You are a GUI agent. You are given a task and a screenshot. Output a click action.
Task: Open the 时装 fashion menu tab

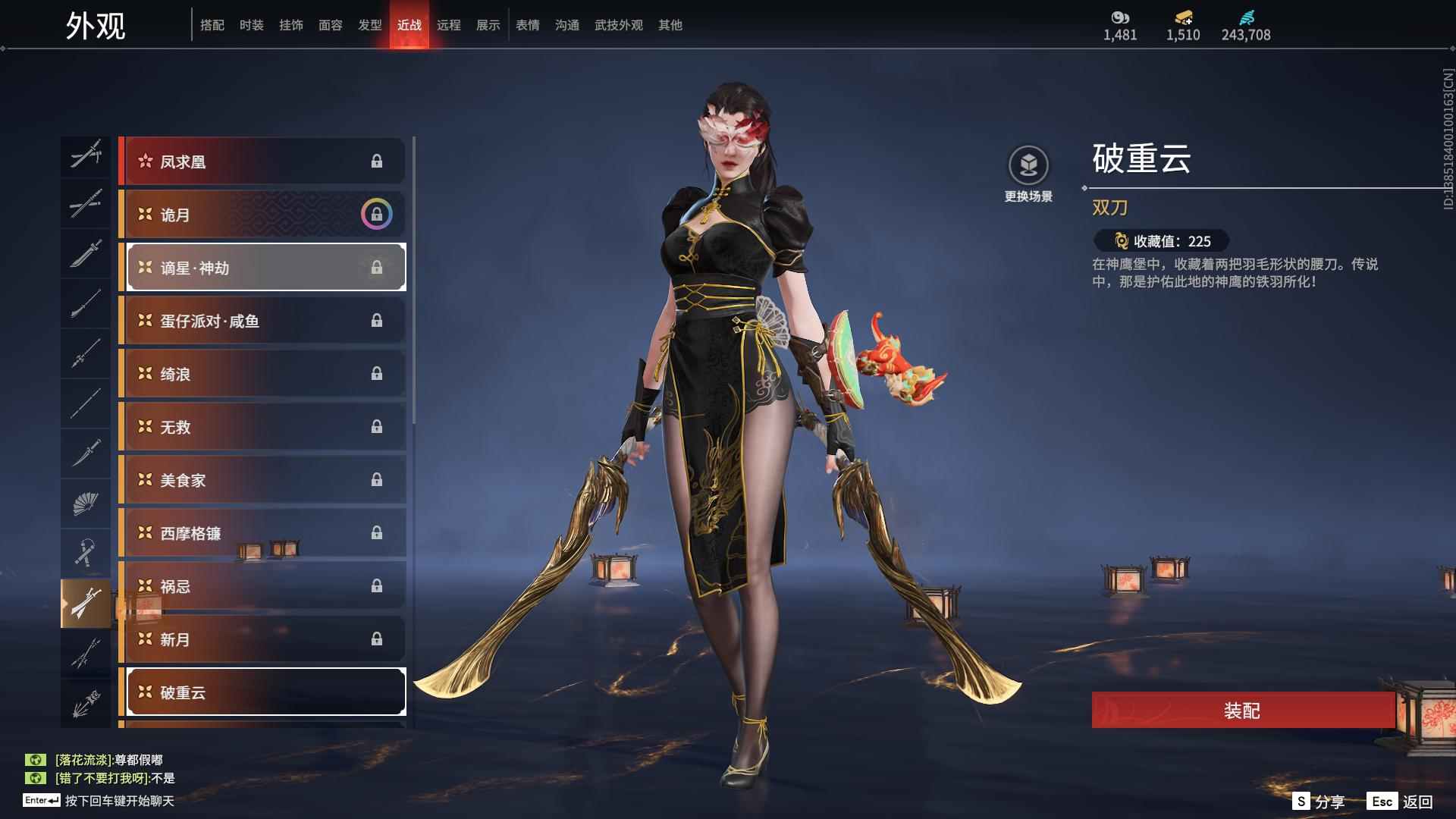point(253,24)
